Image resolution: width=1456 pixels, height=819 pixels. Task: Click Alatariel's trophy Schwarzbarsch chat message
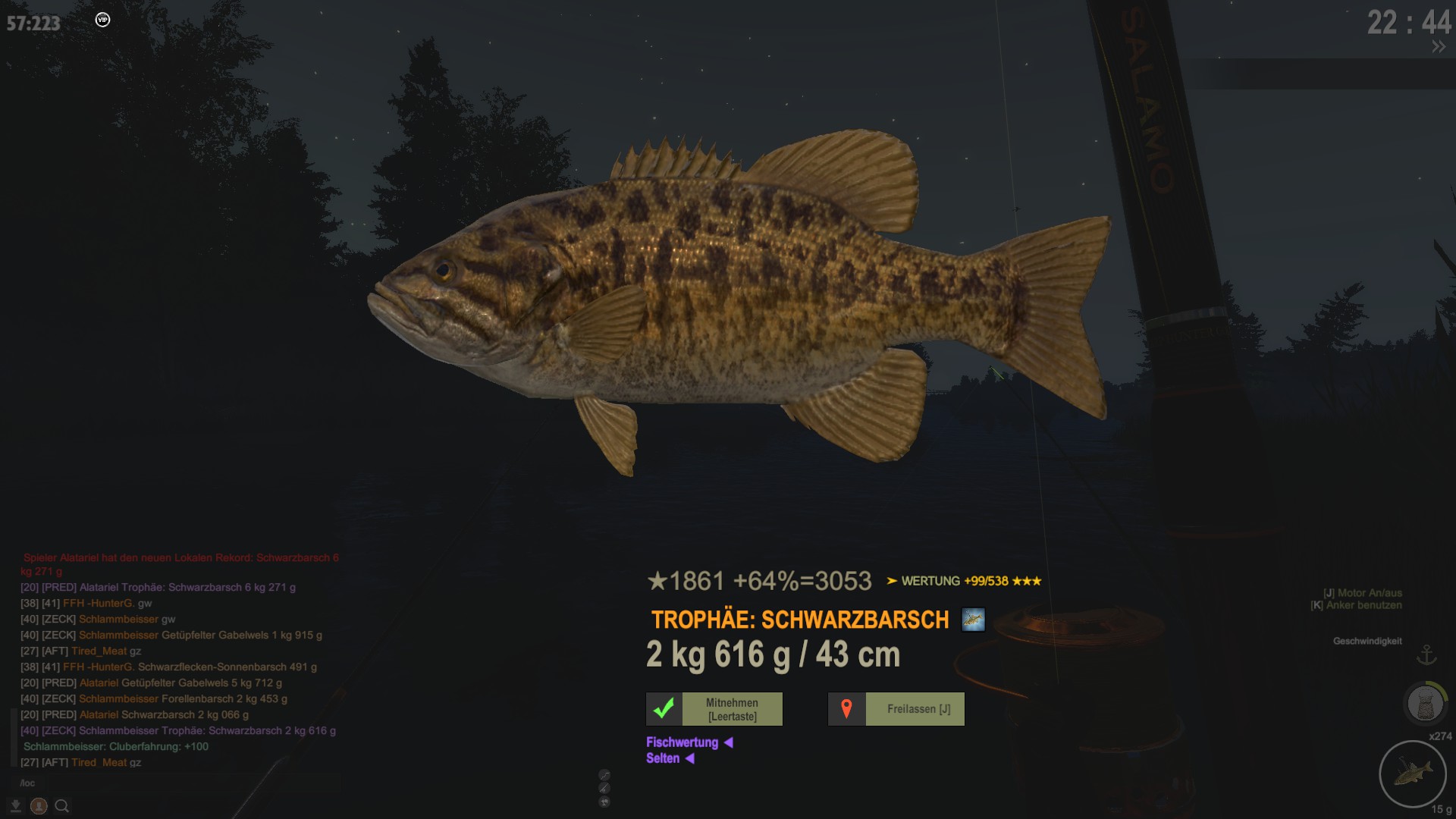pos(187,587)
